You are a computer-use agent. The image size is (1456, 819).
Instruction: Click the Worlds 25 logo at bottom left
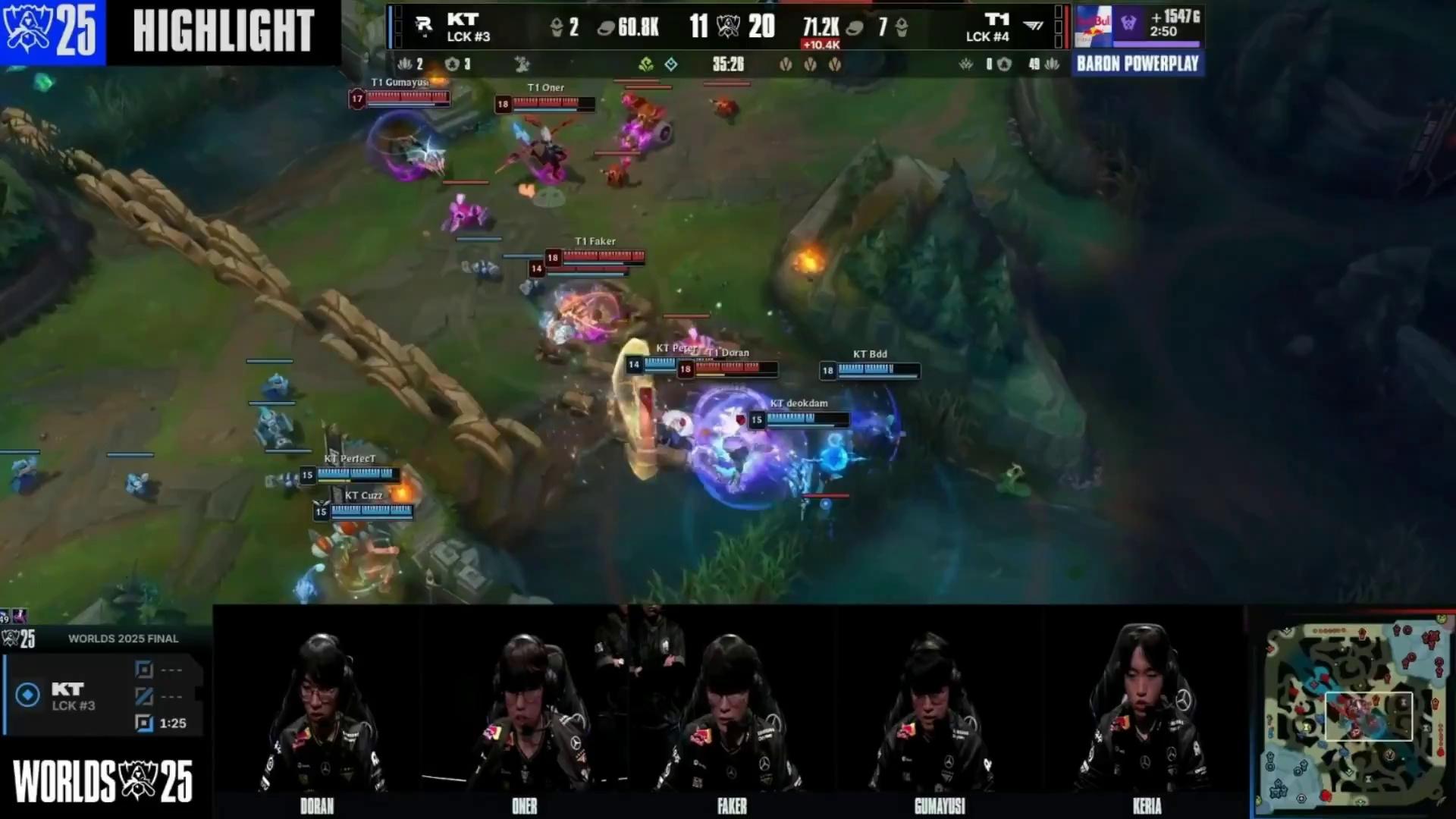(x=103, y=781)
